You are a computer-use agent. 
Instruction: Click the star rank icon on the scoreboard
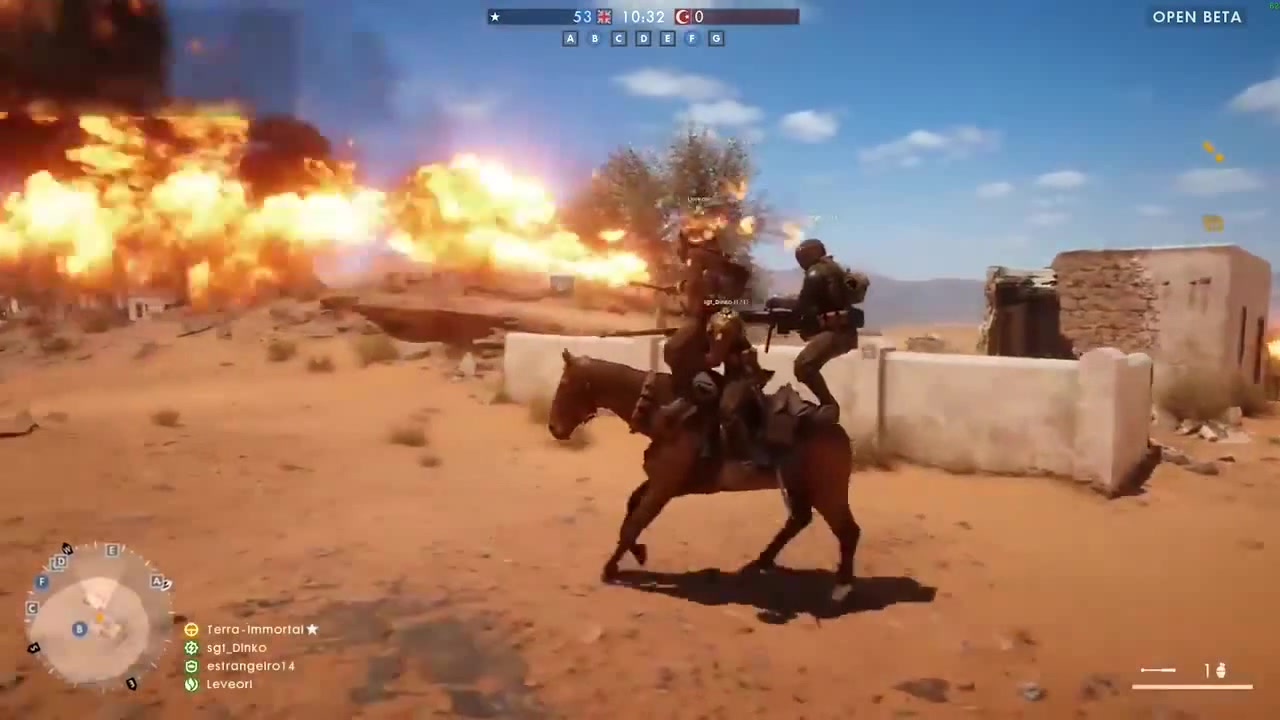(x=495, y=16)
